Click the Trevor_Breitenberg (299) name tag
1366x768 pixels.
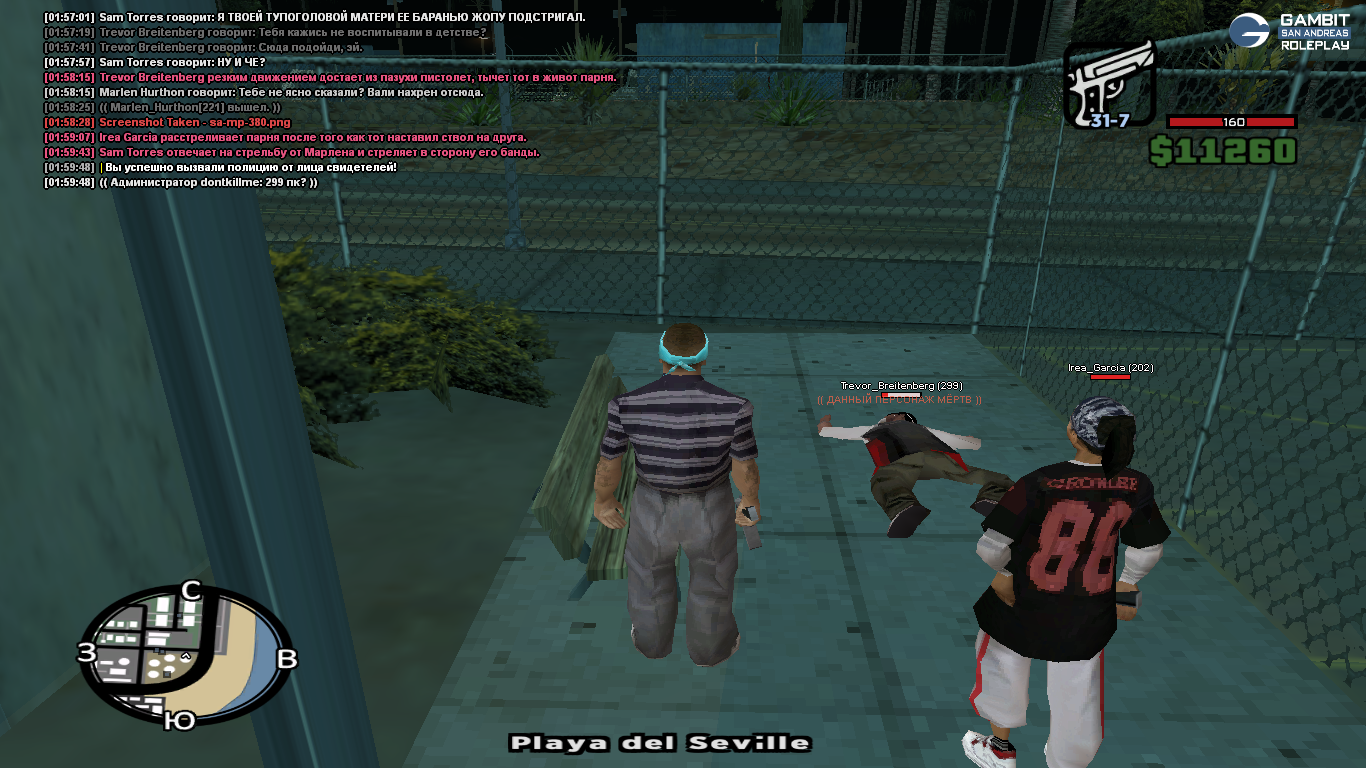point(900,386)
